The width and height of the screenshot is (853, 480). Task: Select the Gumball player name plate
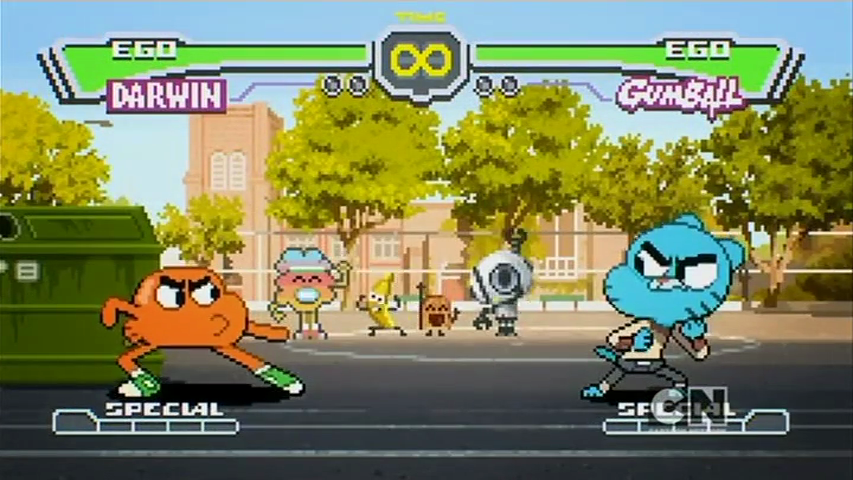680,96
